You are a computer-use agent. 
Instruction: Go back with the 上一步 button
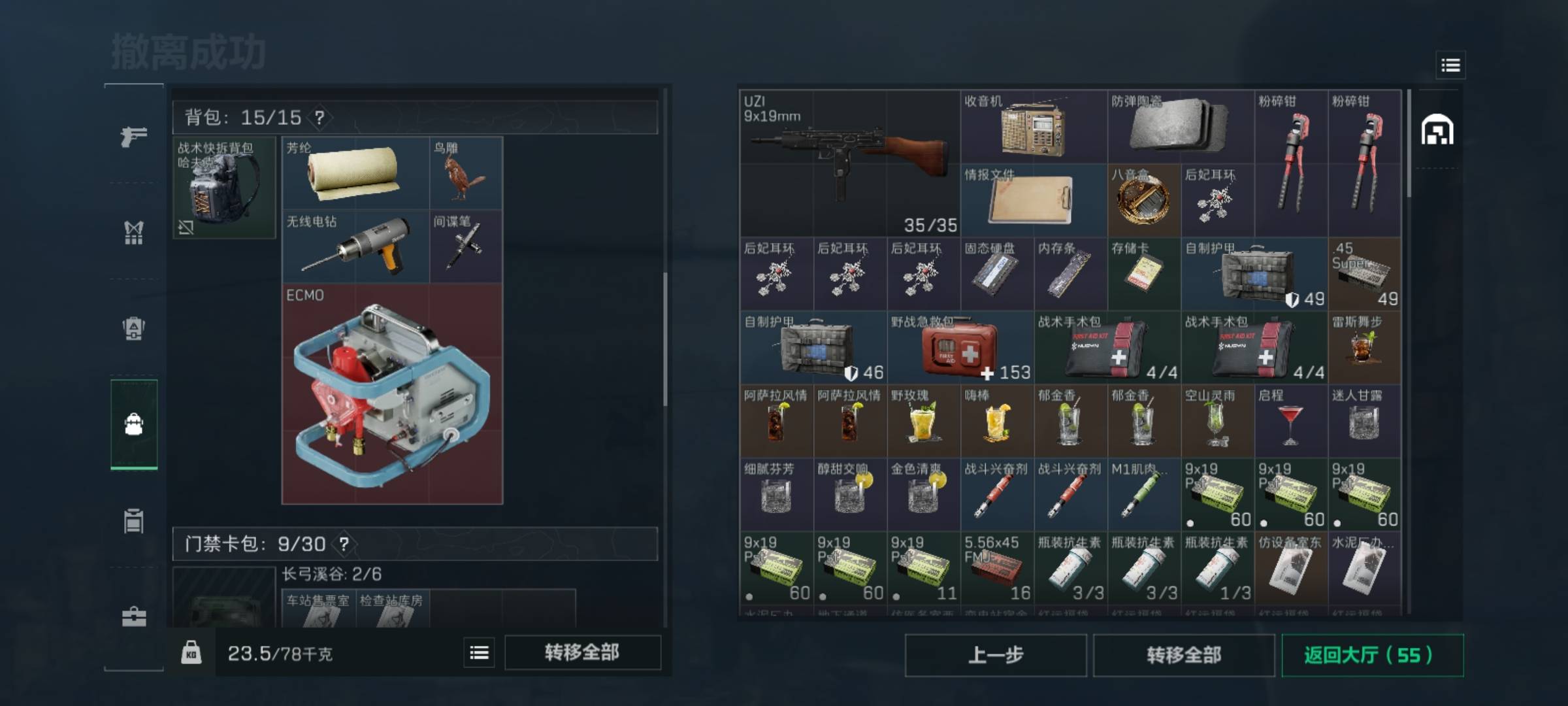point(995,655)
